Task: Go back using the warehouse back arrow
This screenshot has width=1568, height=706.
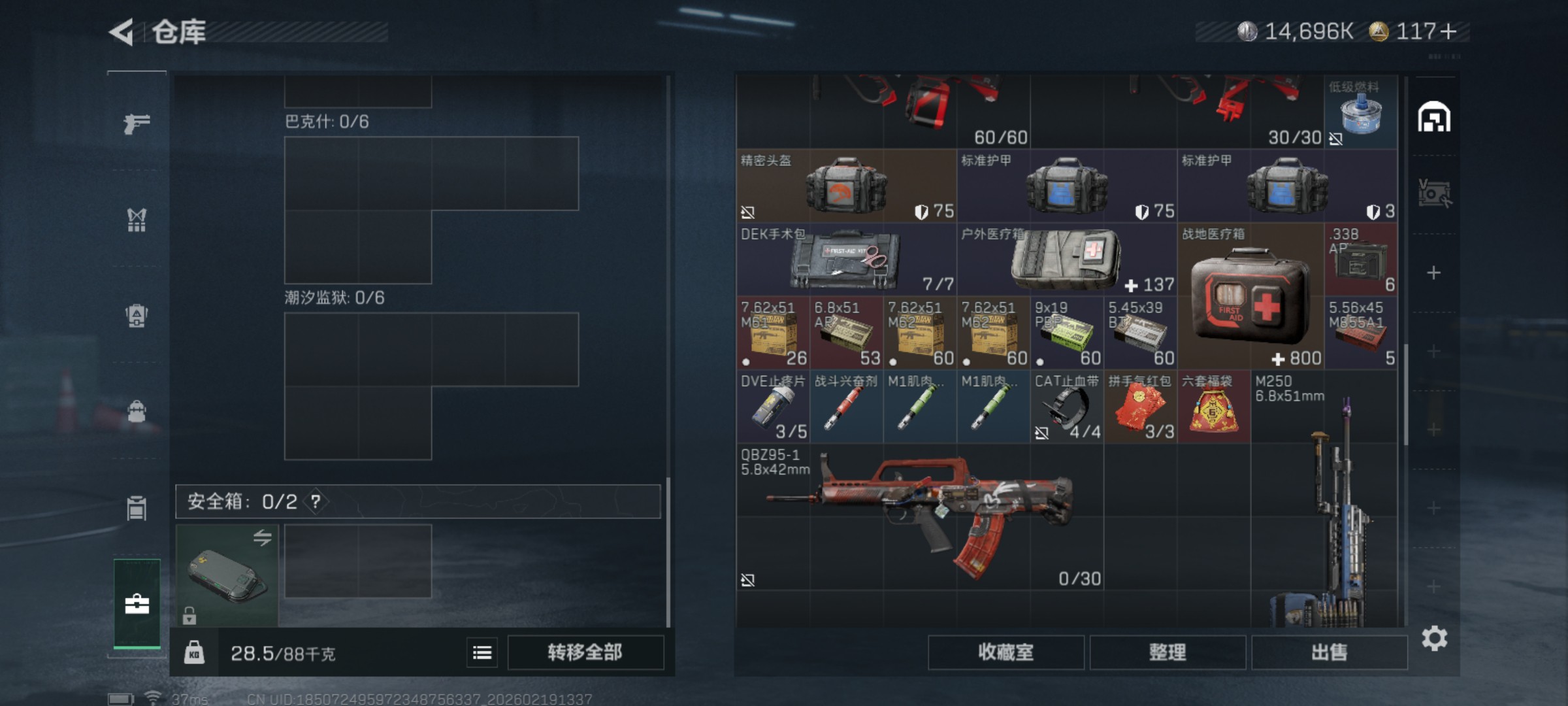Action: click(122, 32)
